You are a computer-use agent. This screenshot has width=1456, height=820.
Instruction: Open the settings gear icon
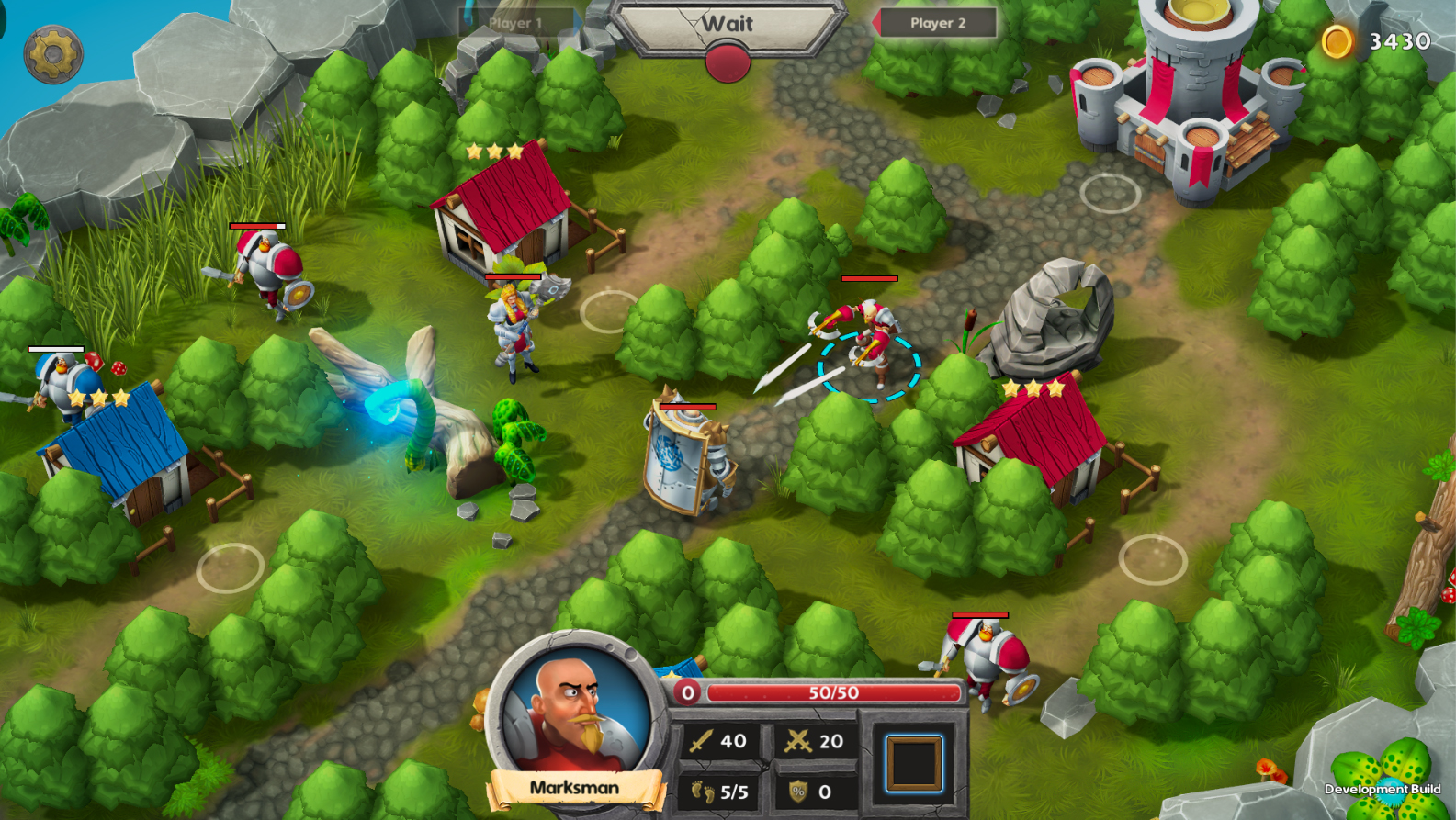[52, 52]
